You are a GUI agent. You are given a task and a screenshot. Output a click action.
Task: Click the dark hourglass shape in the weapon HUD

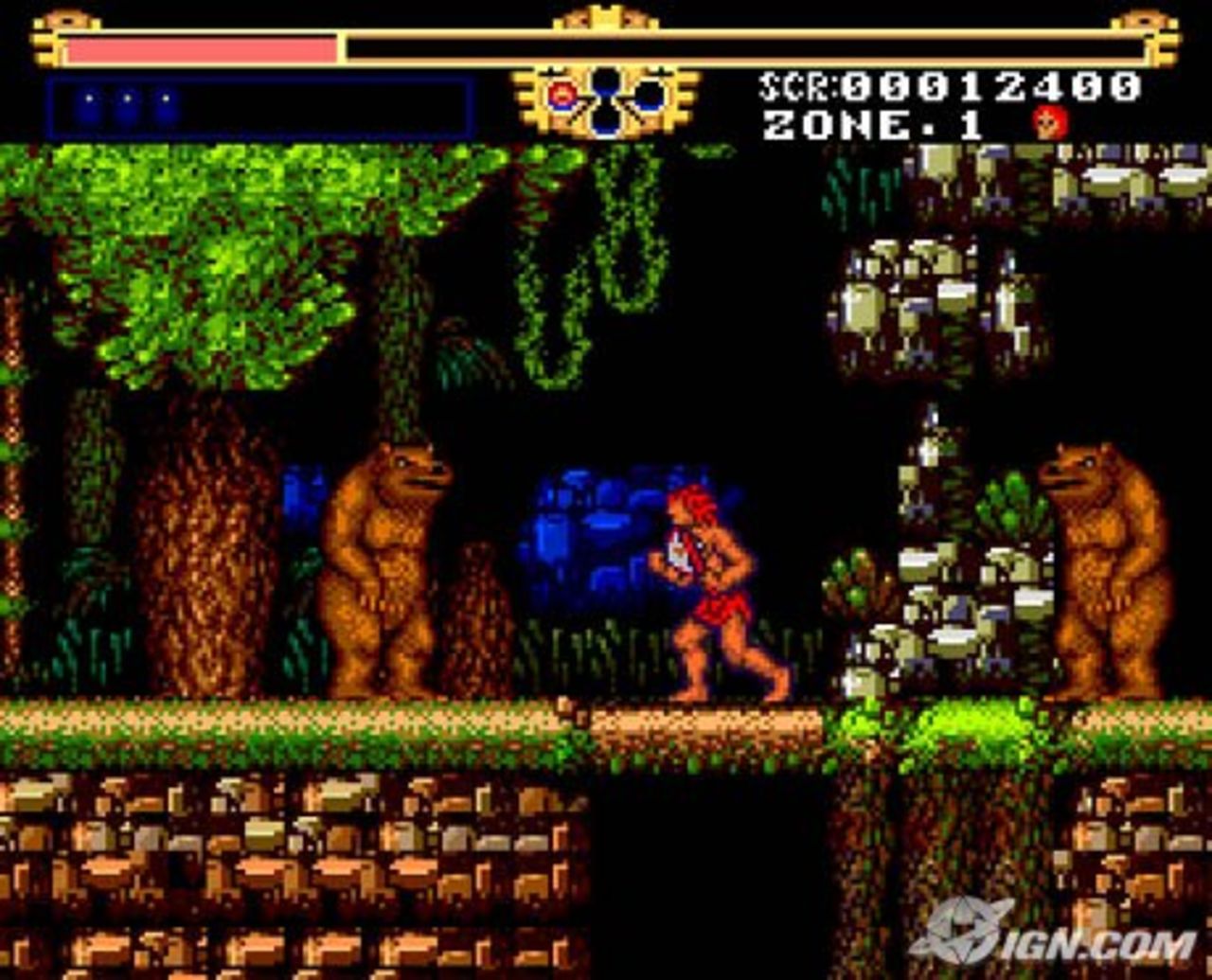coord(606,99)
